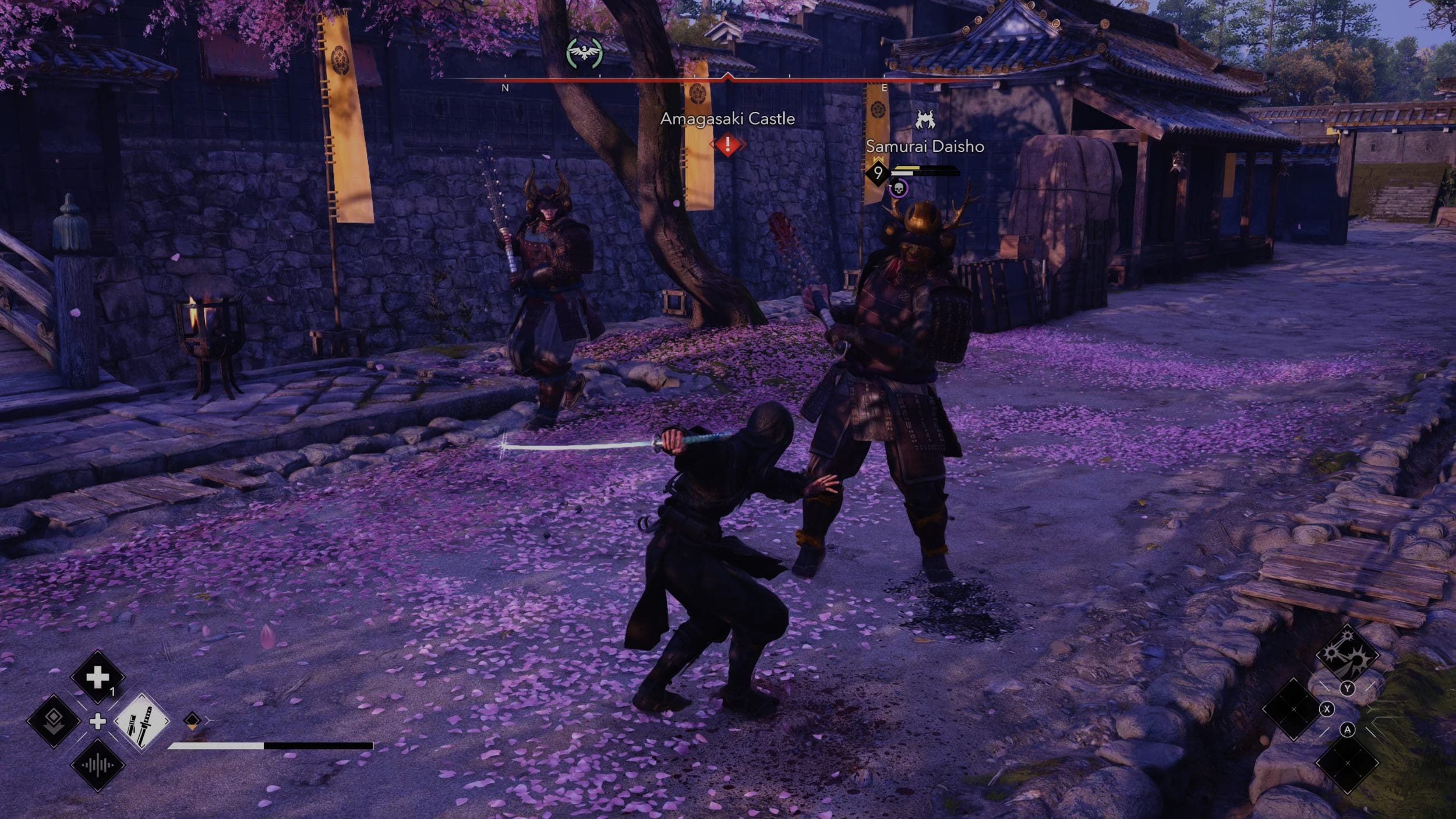This screenshot has height=819, width=1456.
Task: Click the purple skull status icon
Action: coord(899,188)
